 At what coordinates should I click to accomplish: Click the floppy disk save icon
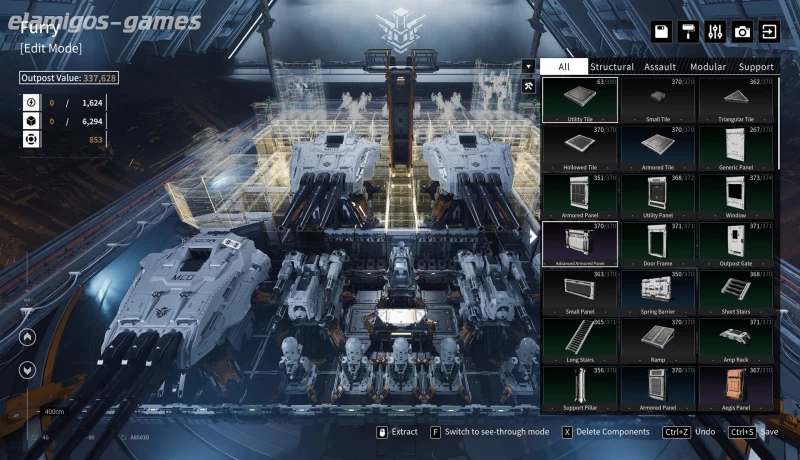(x=661, y=32)
